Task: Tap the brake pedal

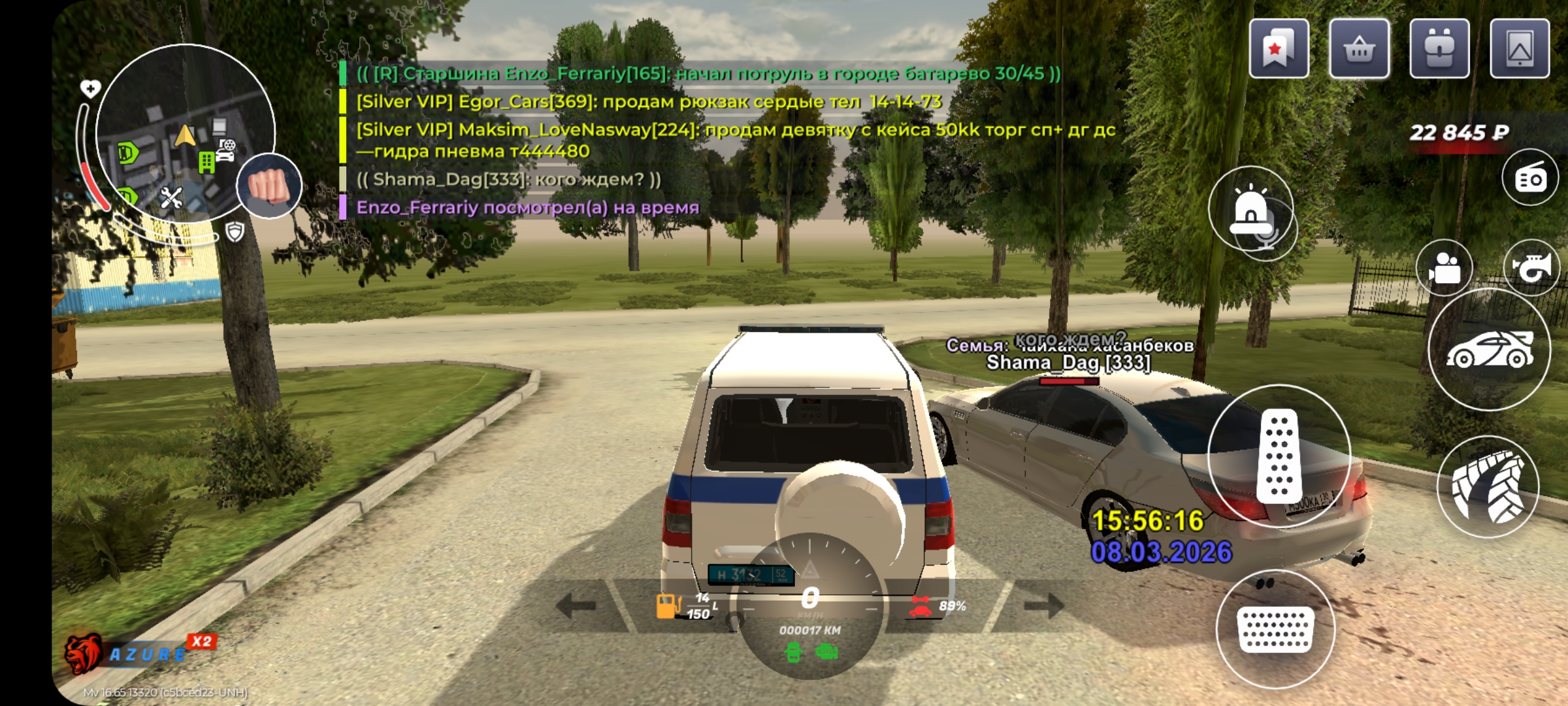Action: (1275, 629)
